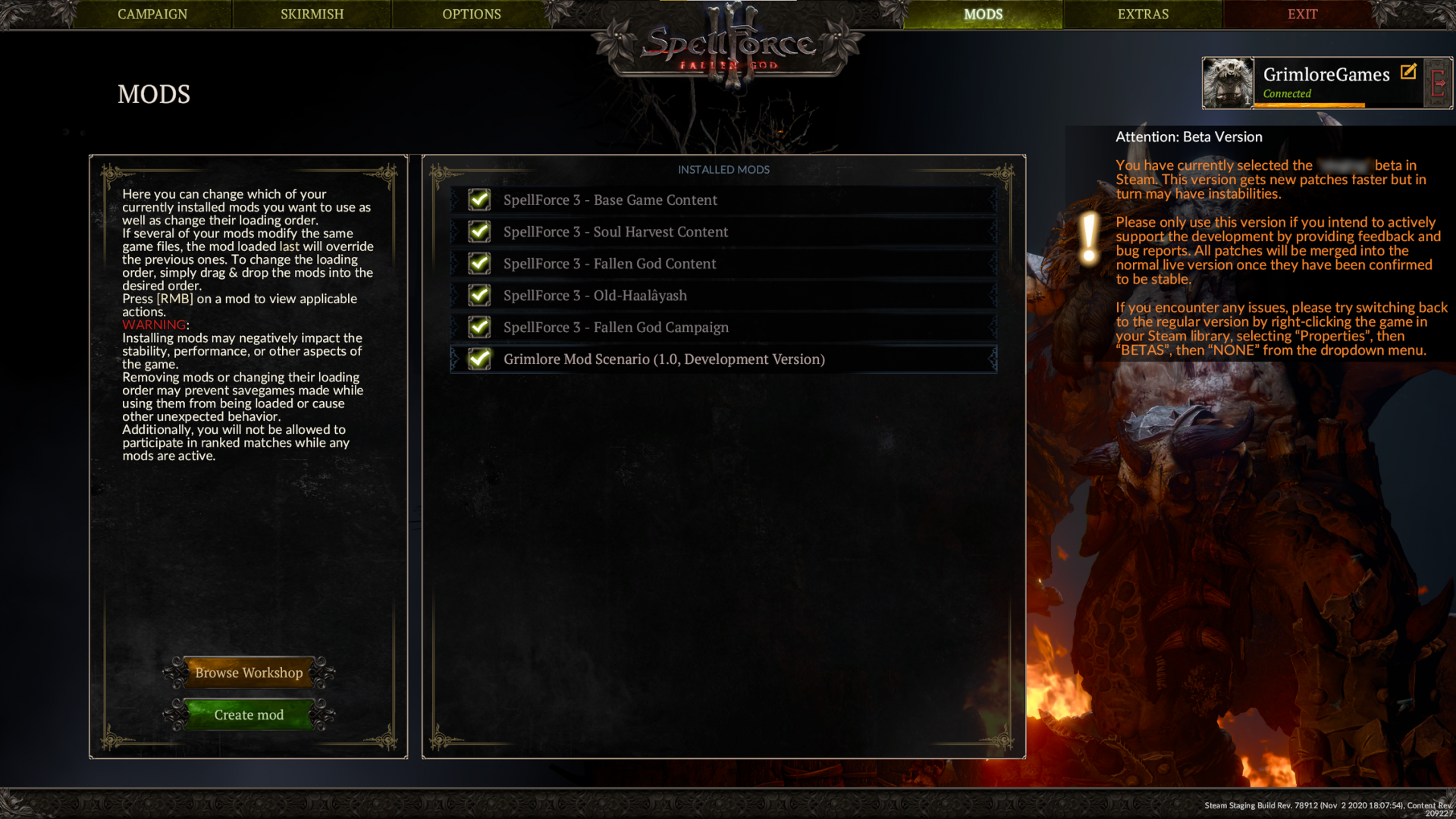This screenshot has height=819, width=1456.
Task: Uncheck the Grimlore Mod Scenario checkbox
Action: click(479, 359)
